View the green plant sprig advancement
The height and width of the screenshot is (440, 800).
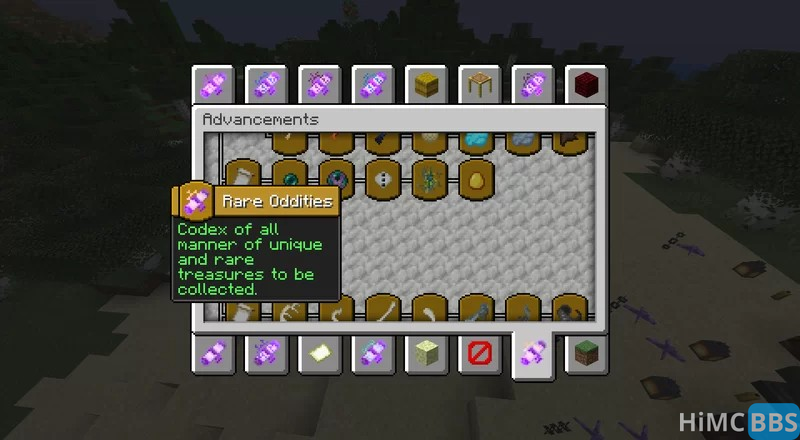tap(428, 178)
